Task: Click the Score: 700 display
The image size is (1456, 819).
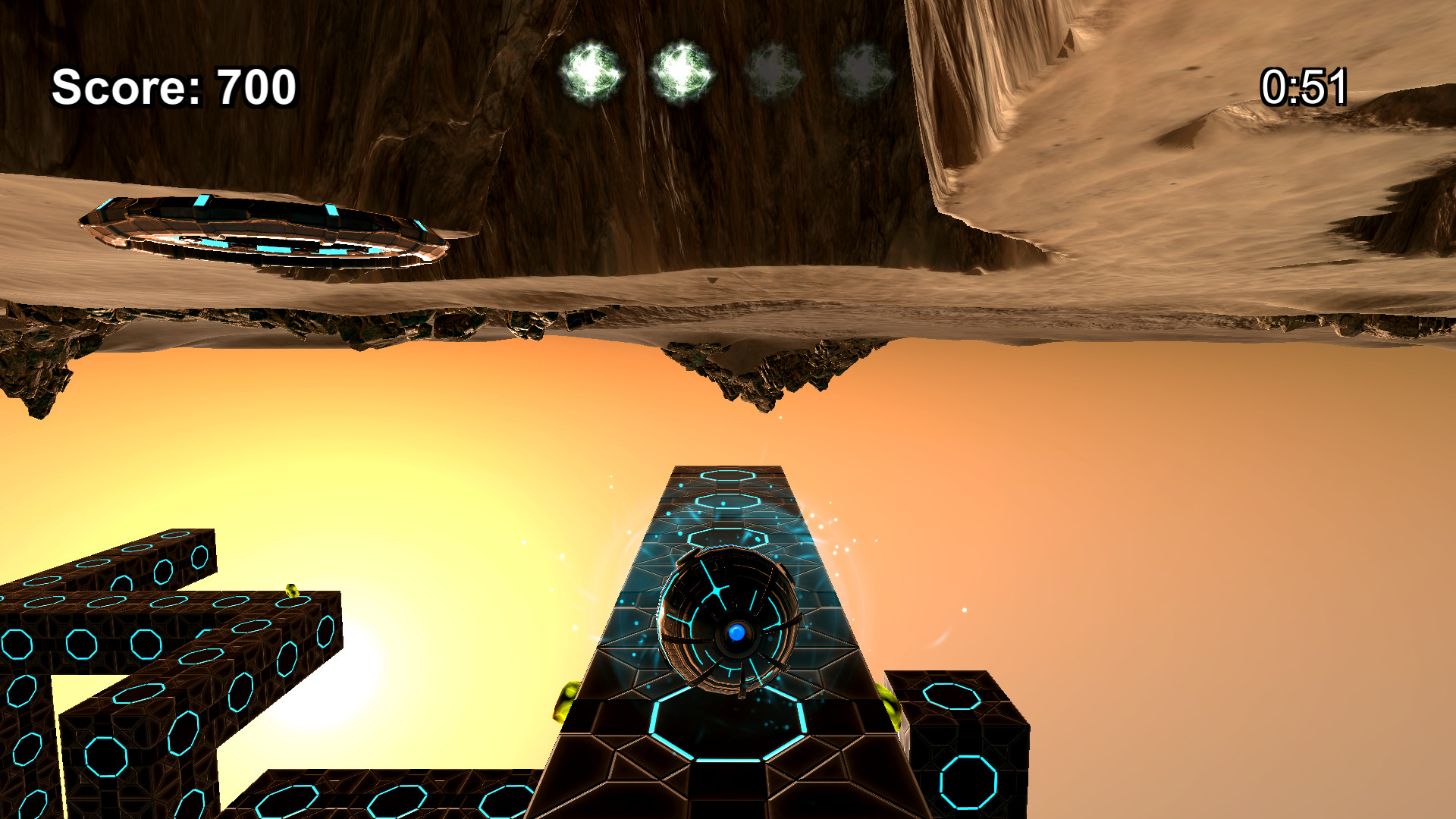Action: point(173,88)
